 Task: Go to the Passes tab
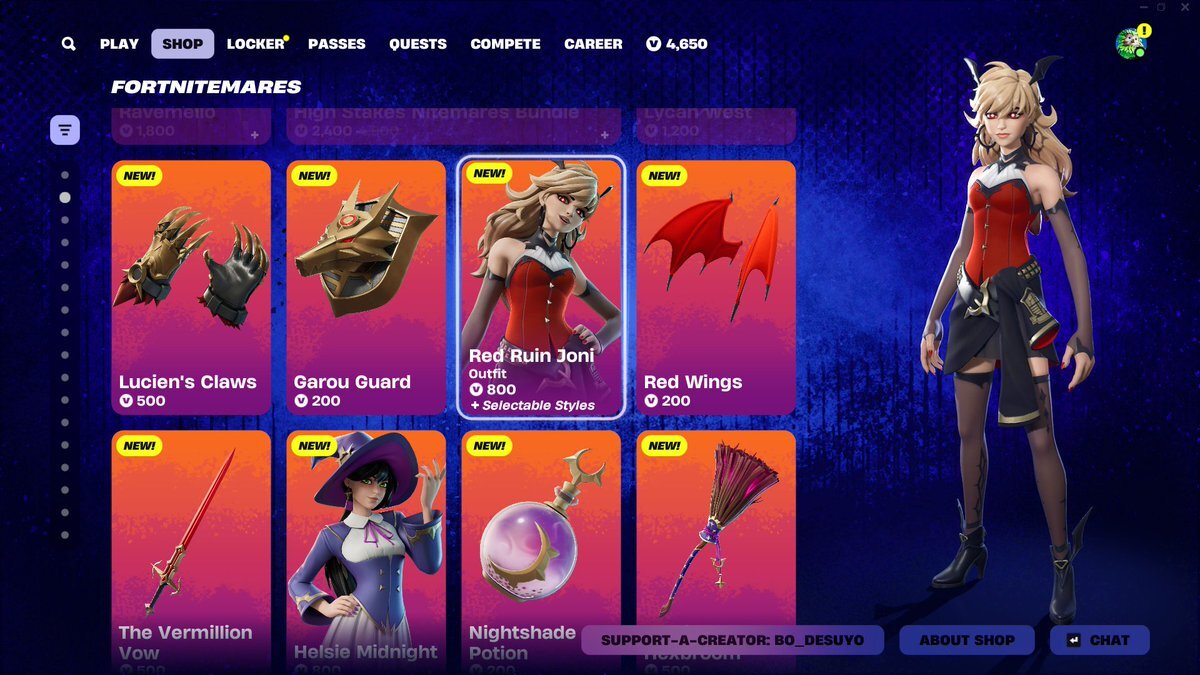click(336, 44)
